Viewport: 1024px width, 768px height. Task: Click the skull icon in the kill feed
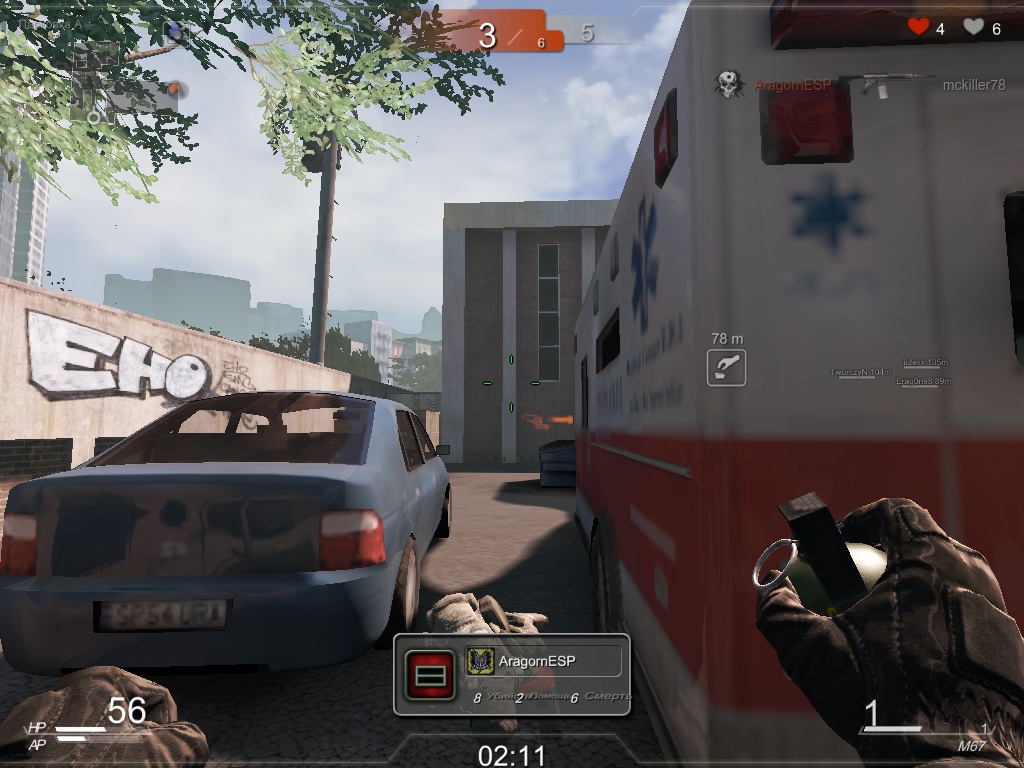coord(729,84)
